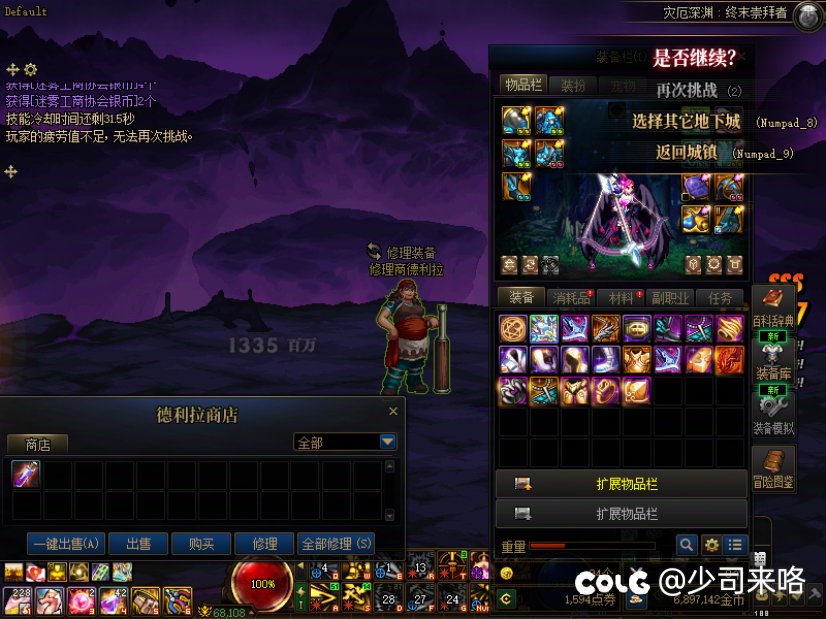Click the magnifier search icon in inventory

(x=686, y=545)
